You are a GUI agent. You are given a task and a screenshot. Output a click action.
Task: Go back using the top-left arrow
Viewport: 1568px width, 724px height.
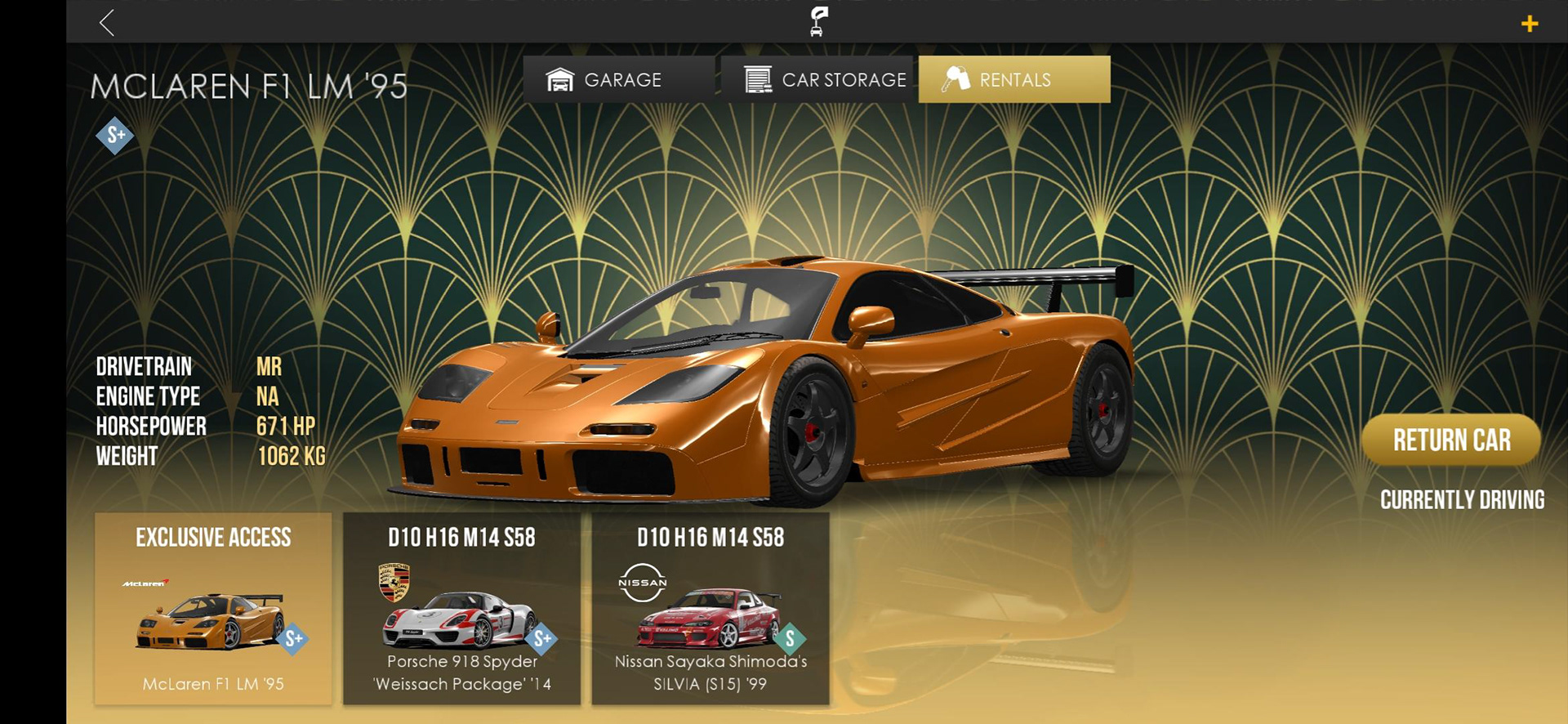coord(107,23)
